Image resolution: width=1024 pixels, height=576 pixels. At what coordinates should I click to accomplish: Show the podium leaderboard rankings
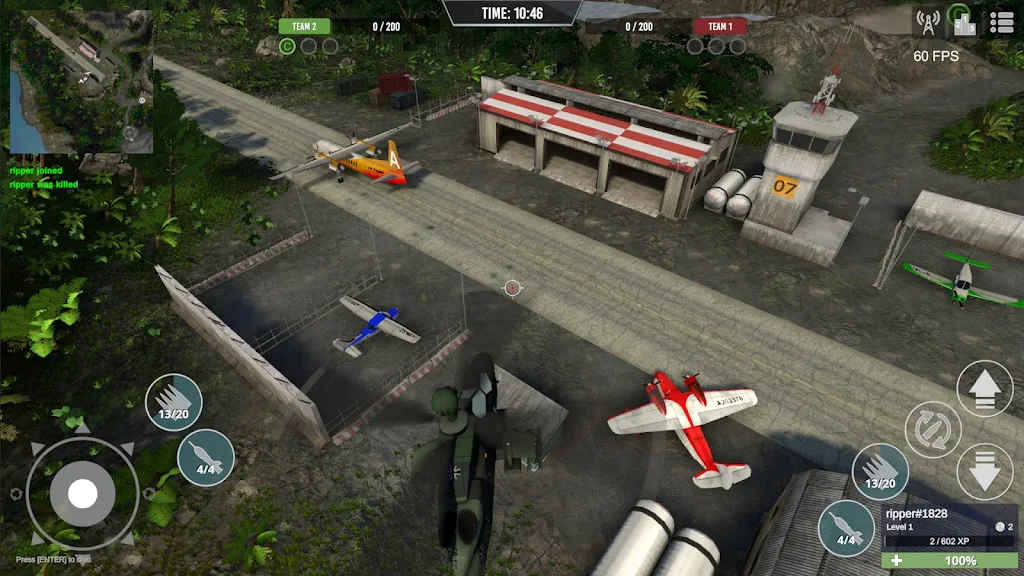962,21
